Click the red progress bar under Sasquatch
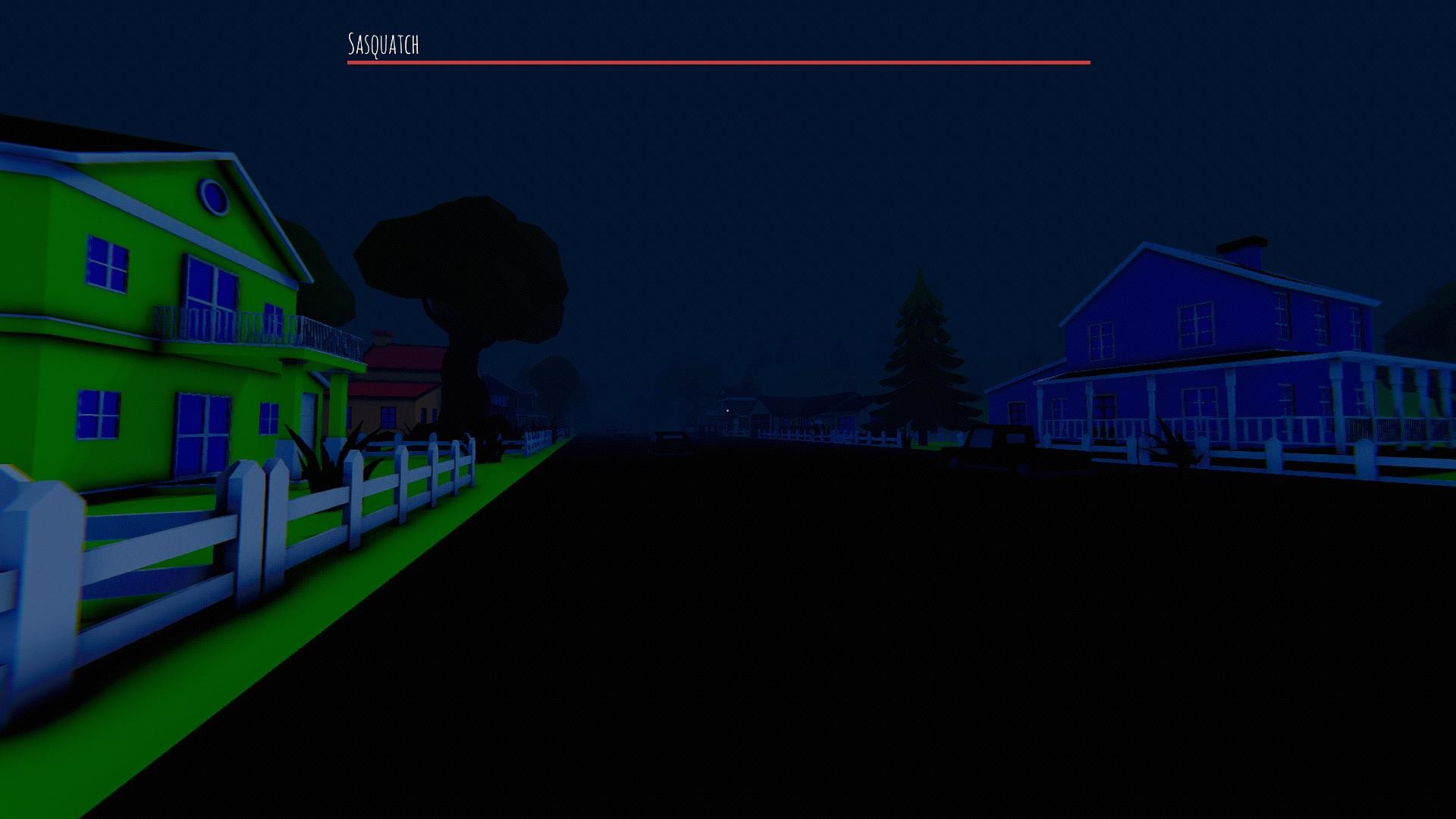The height and width of the screenshot is (819, 1456). click(718, 62)
